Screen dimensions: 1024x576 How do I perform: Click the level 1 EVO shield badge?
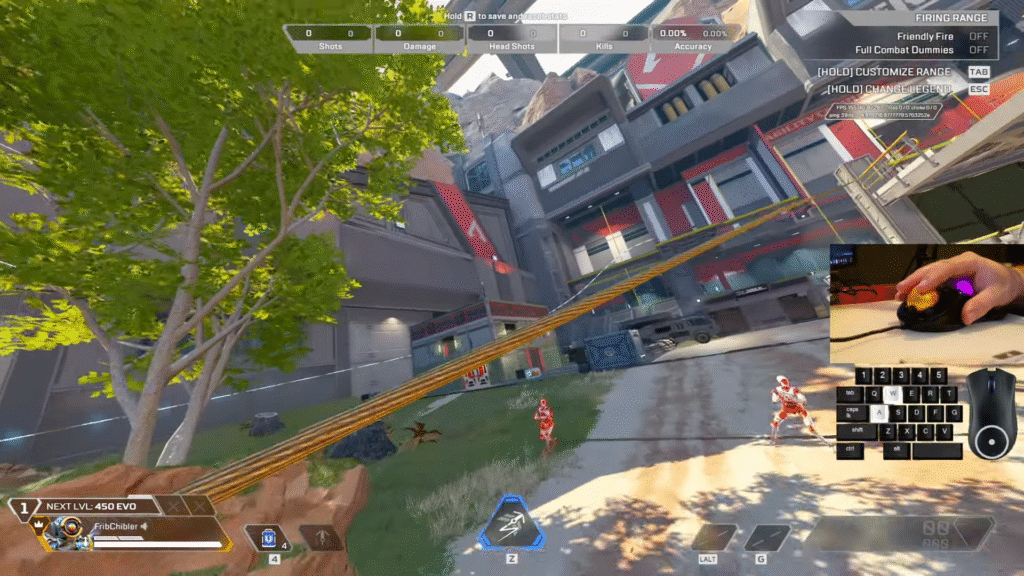coord(22,507)
